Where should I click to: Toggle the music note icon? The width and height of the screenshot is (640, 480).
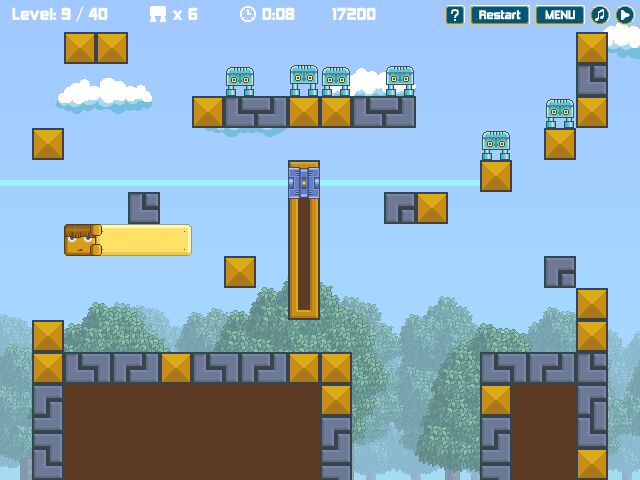coord(600,15)
